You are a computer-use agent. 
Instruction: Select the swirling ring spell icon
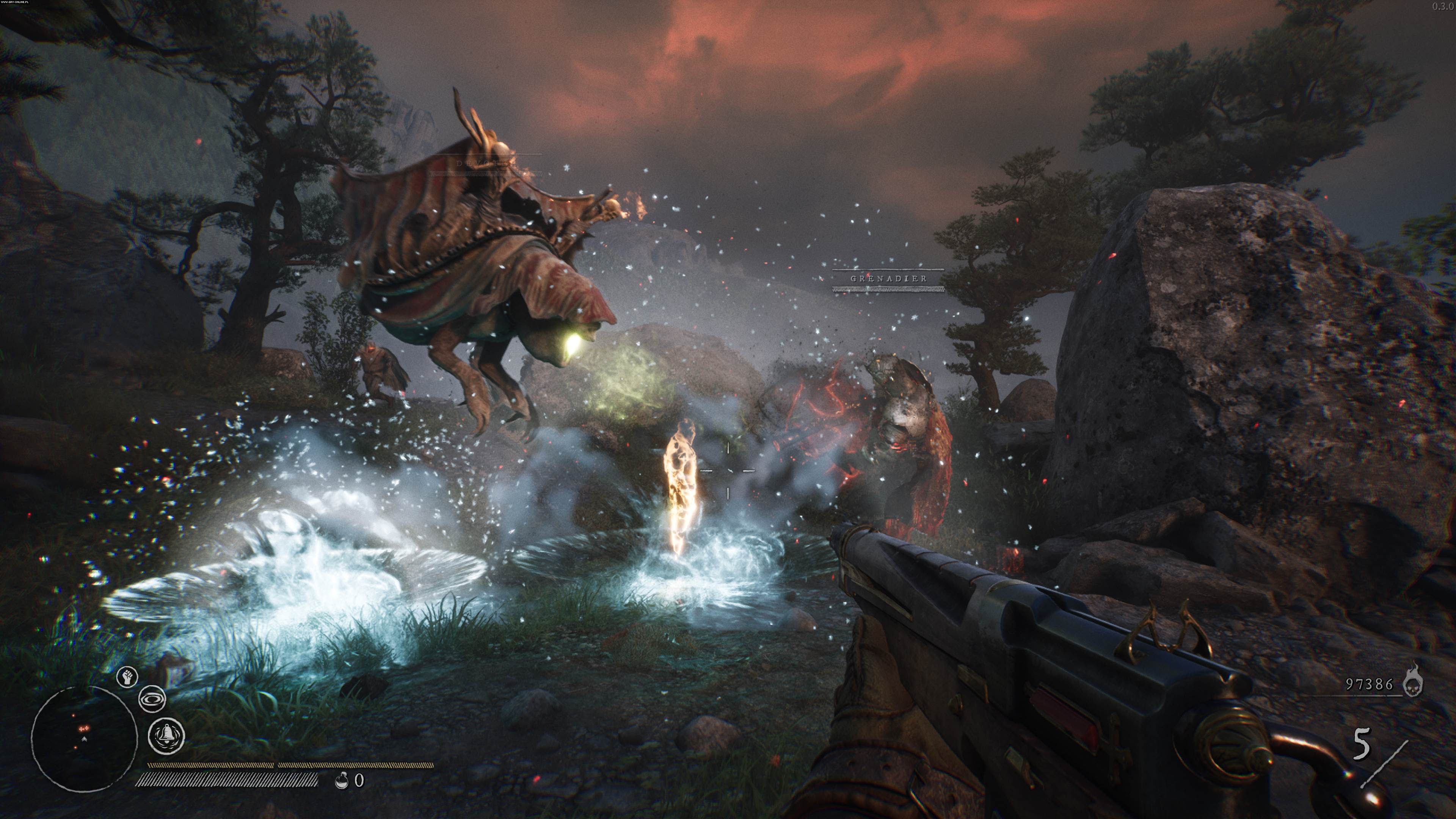point(152,699)
